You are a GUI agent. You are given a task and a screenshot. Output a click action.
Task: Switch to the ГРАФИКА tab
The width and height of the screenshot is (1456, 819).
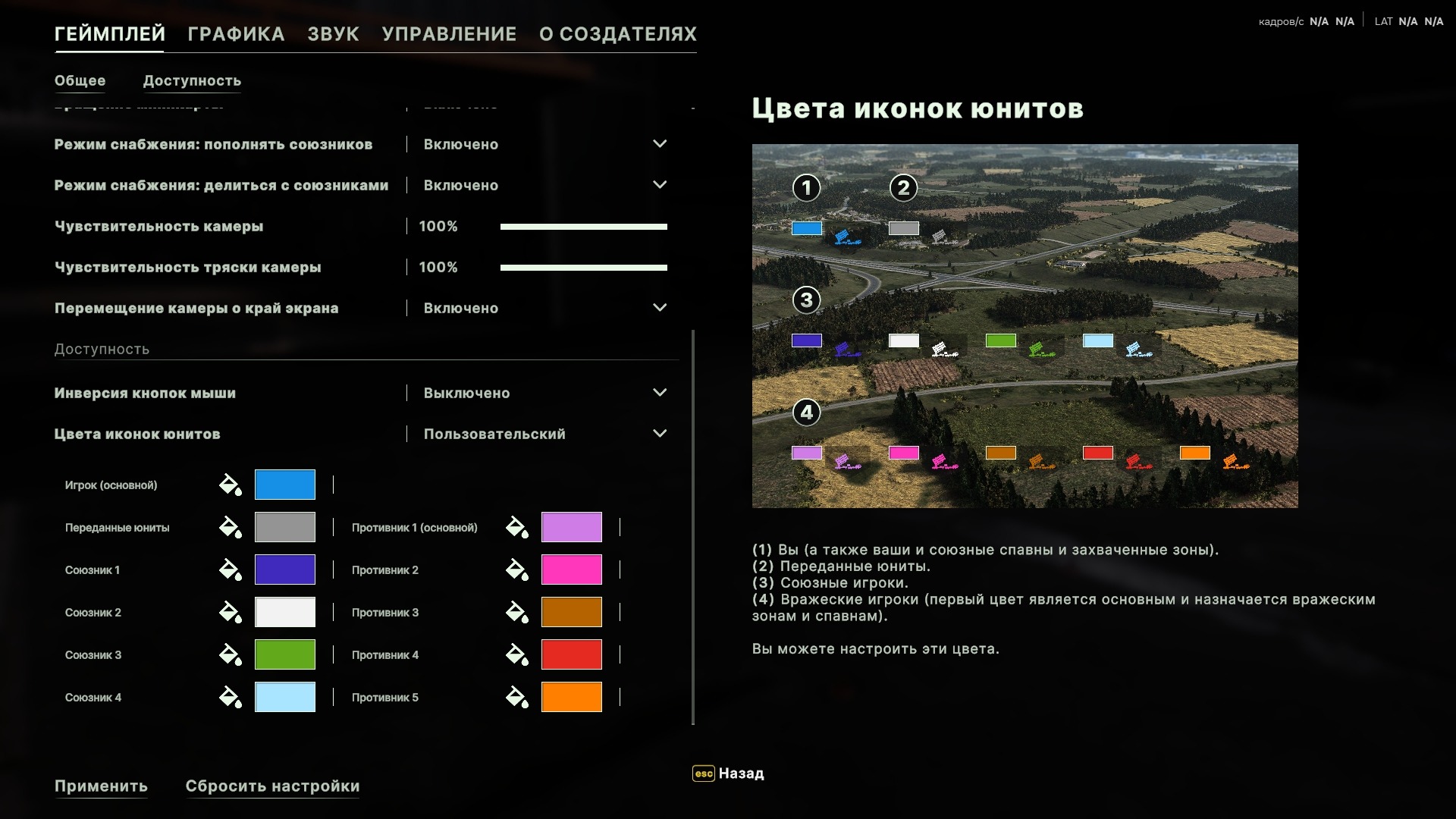[x=236, y=34]
